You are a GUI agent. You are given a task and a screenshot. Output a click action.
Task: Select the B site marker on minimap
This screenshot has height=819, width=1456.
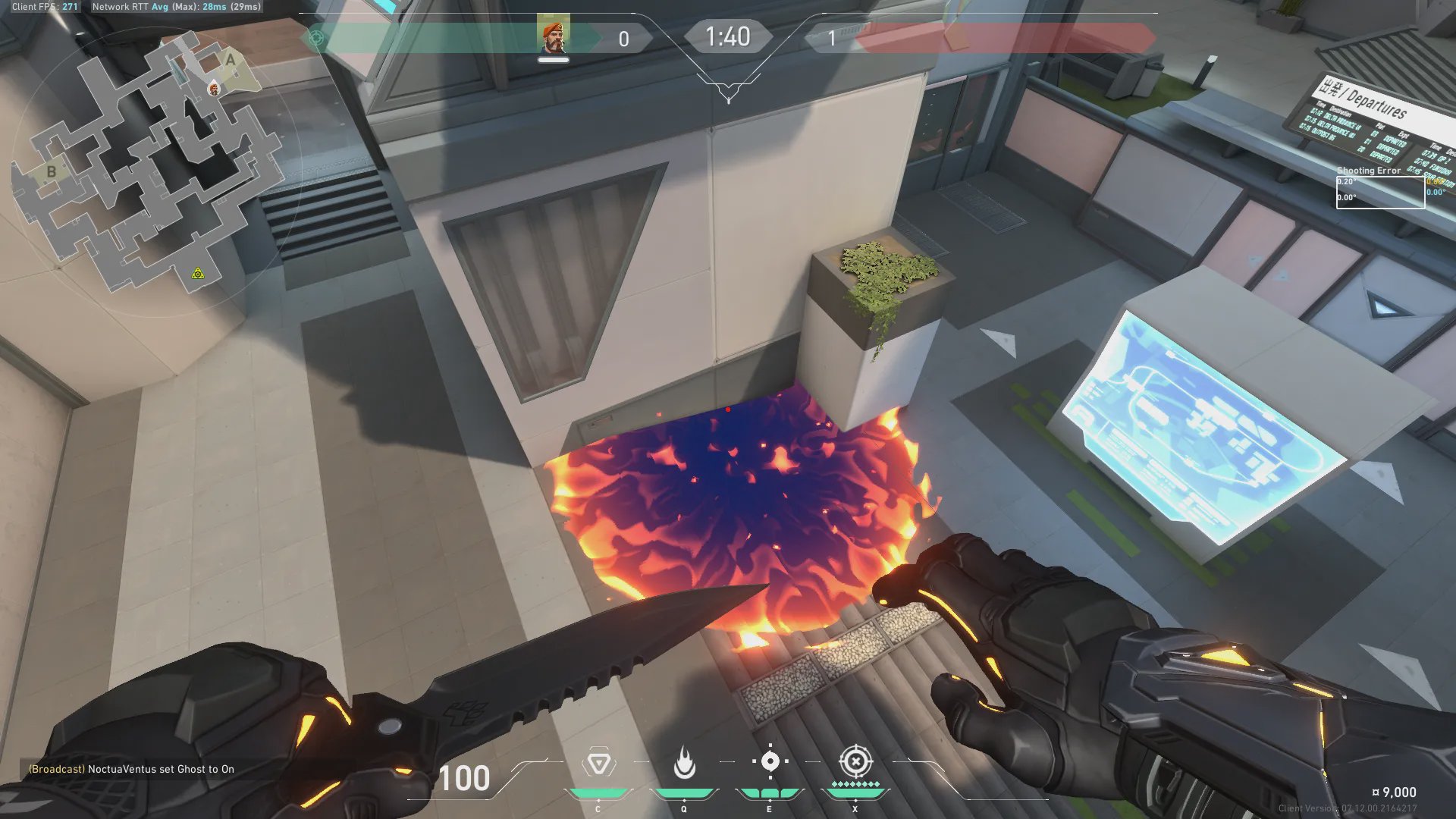[x=52, y=171]
